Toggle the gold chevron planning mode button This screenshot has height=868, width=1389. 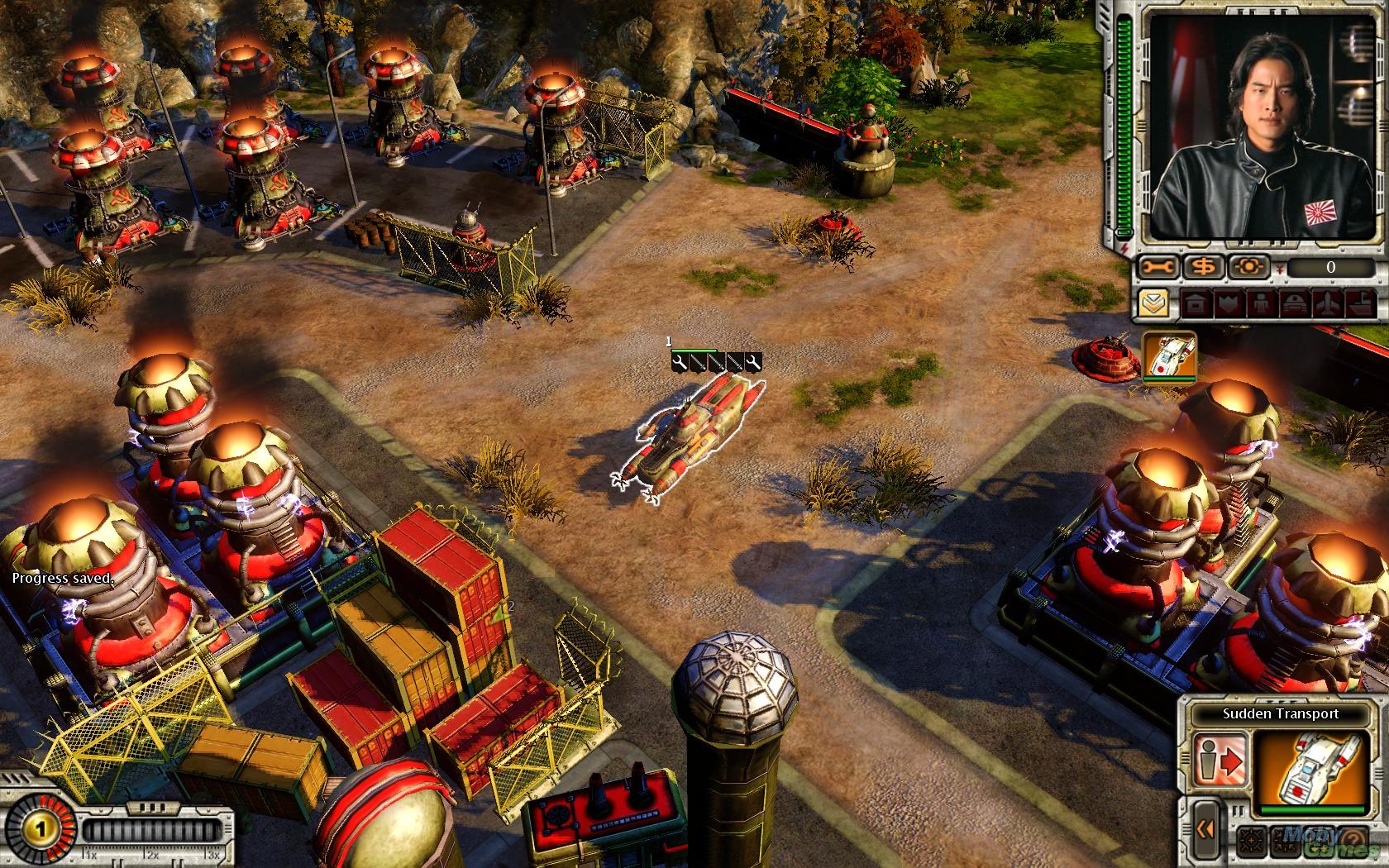(x=1153, y=303)
